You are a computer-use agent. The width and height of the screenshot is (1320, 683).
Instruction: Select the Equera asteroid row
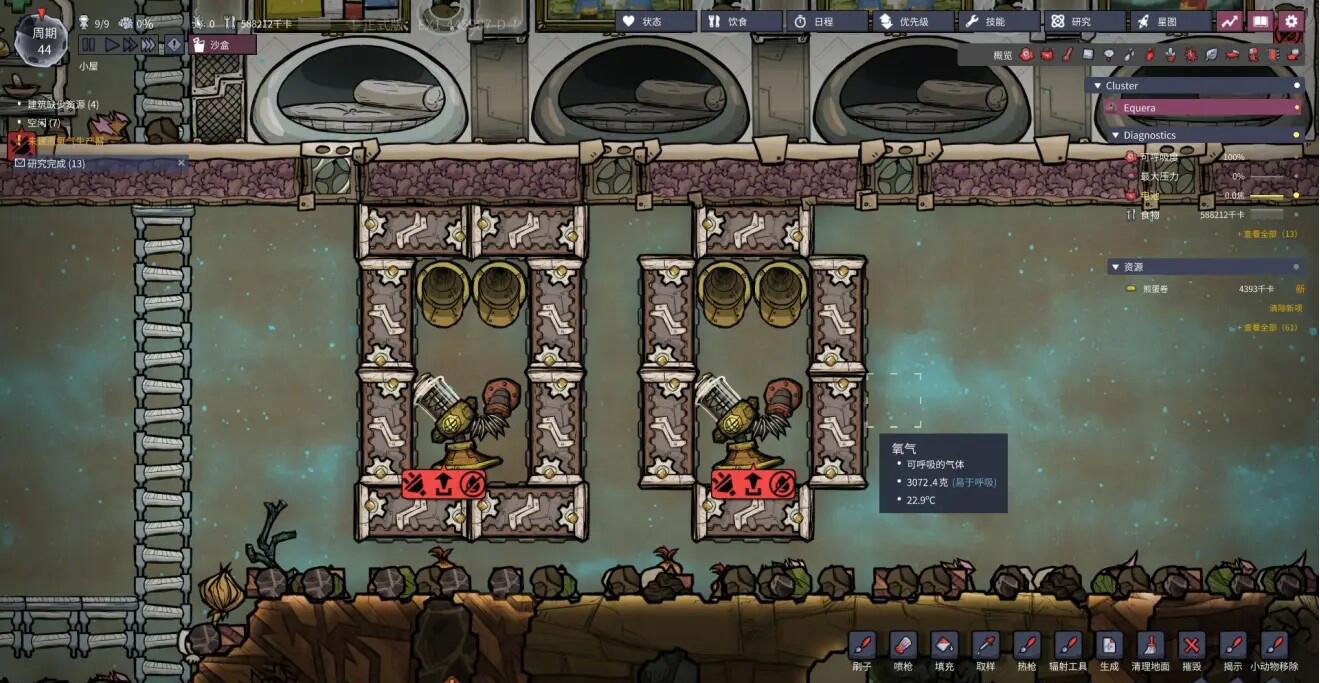1200,107
